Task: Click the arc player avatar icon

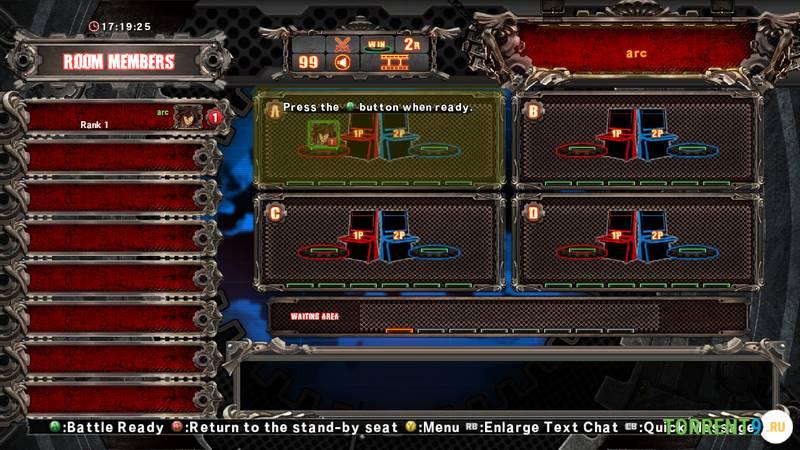Action: click(x=187, y=117)
